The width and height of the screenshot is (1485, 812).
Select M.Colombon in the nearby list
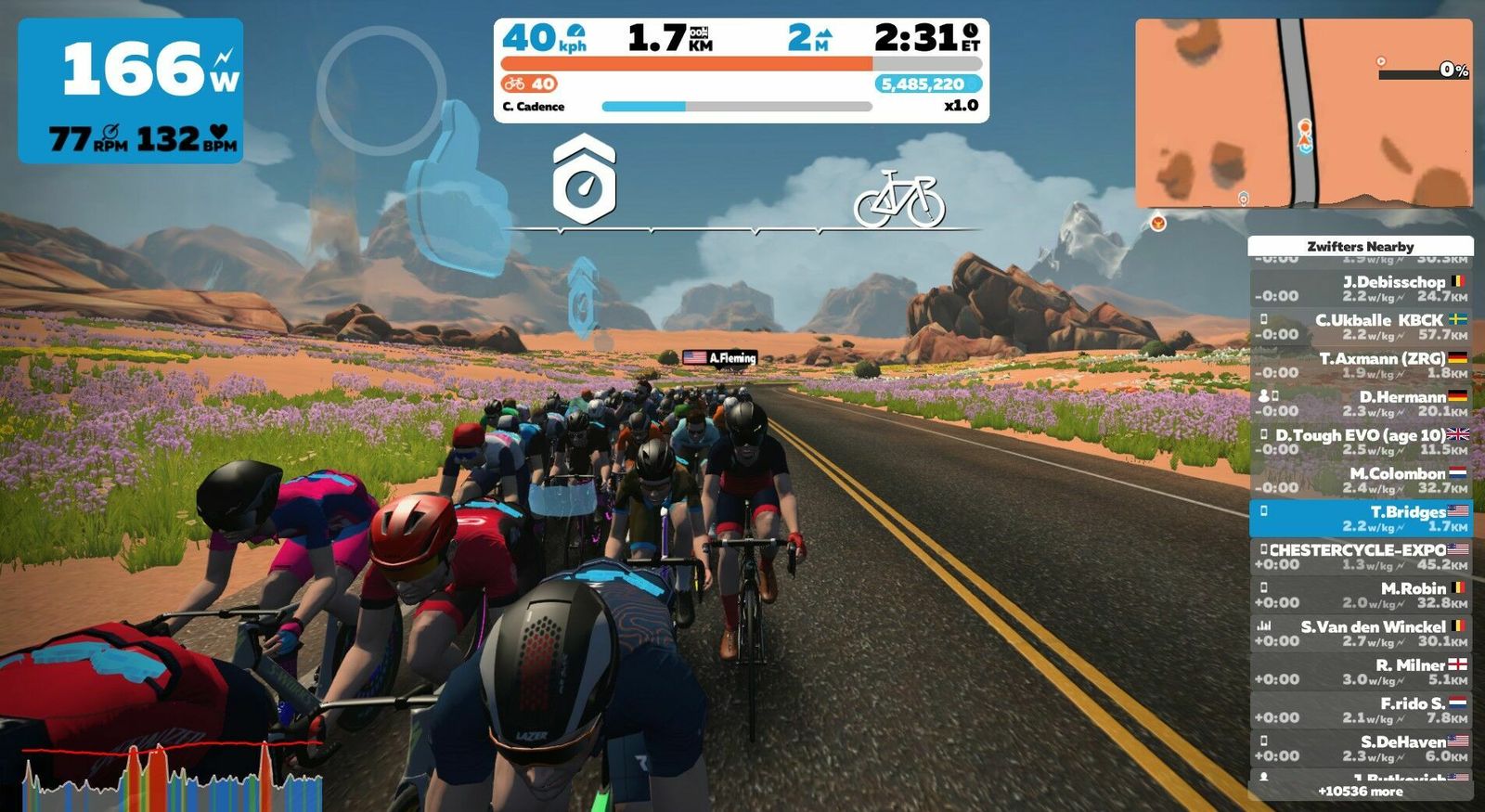click(1361, 480)
